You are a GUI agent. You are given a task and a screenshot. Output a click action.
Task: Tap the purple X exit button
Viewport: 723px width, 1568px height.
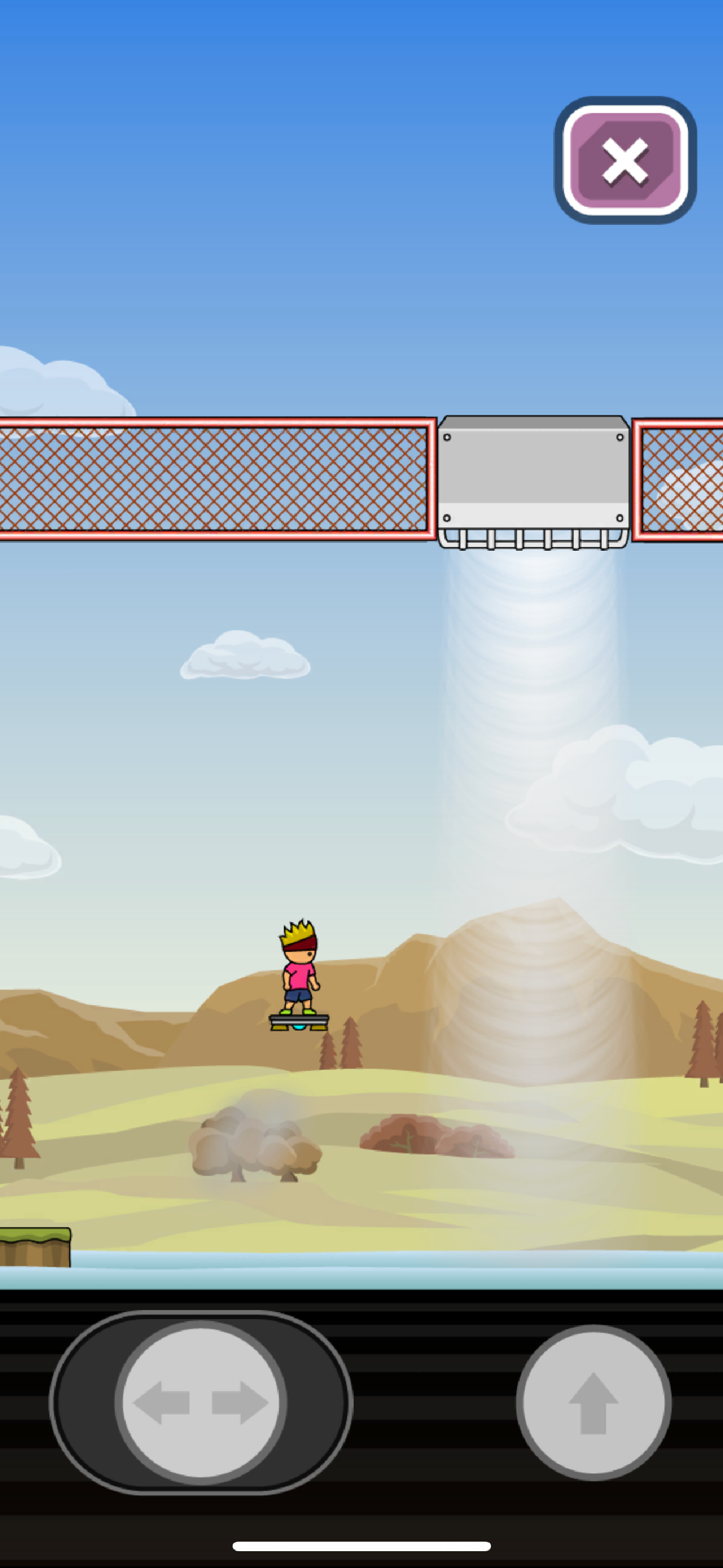(623, 159)
